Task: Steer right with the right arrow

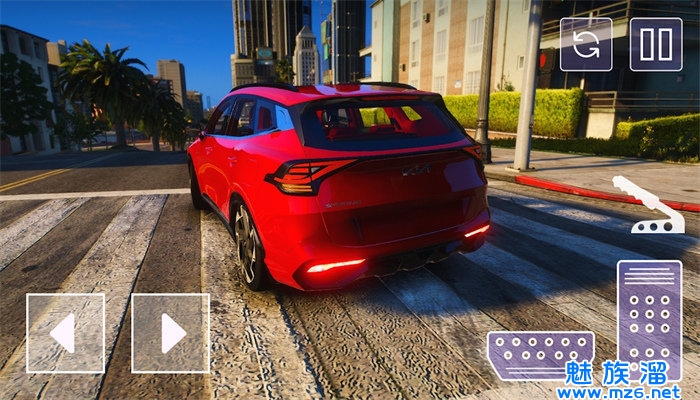Action: click(x=170, y=333)
